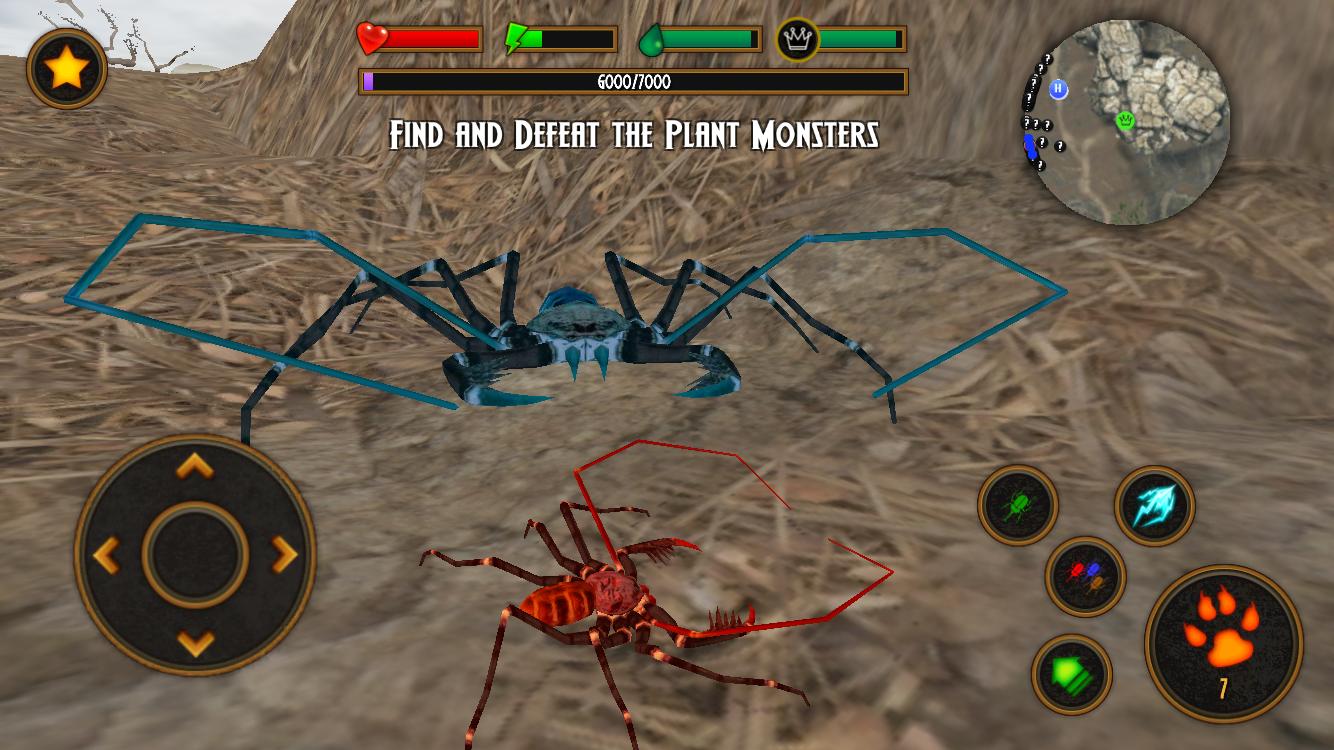This screenshot has height=750, width=1334.
Task: Move forward with the joystick up arrow
Action: 195,466
